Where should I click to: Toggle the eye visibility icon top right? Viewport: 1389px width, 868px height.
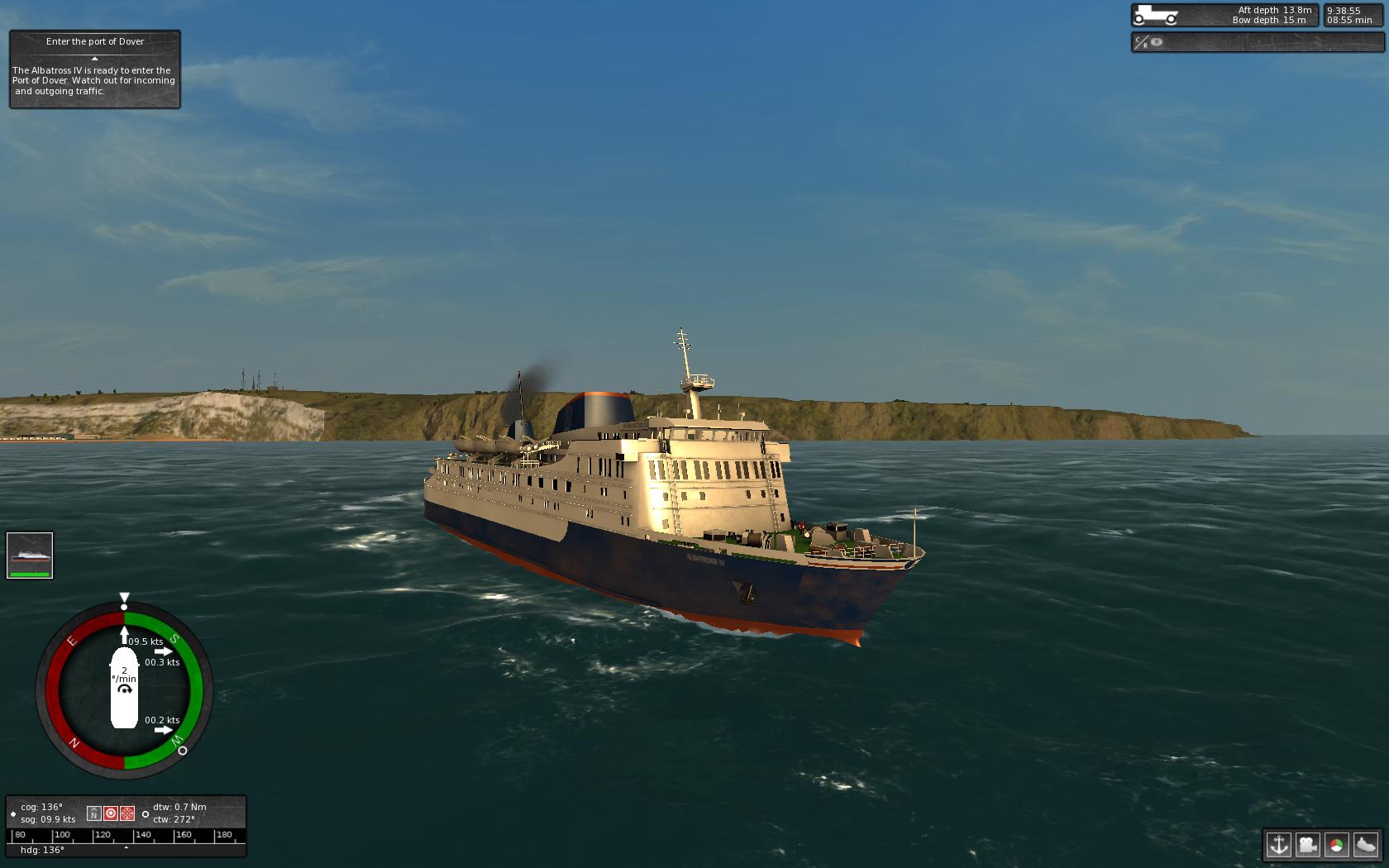[x=1155, y=42]
